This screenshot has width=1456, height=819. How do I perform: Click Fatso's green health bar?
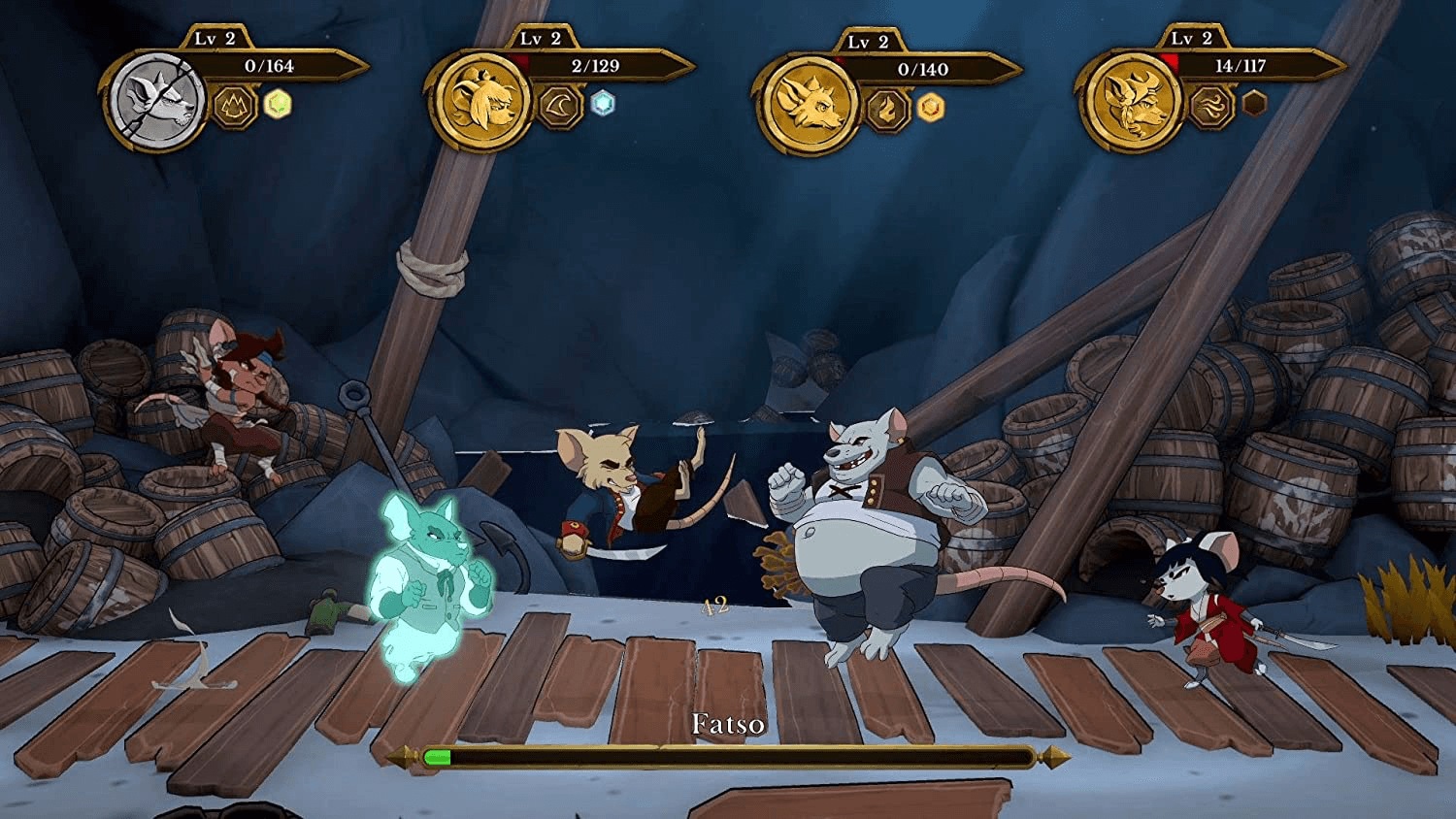[x=442, y=755]
